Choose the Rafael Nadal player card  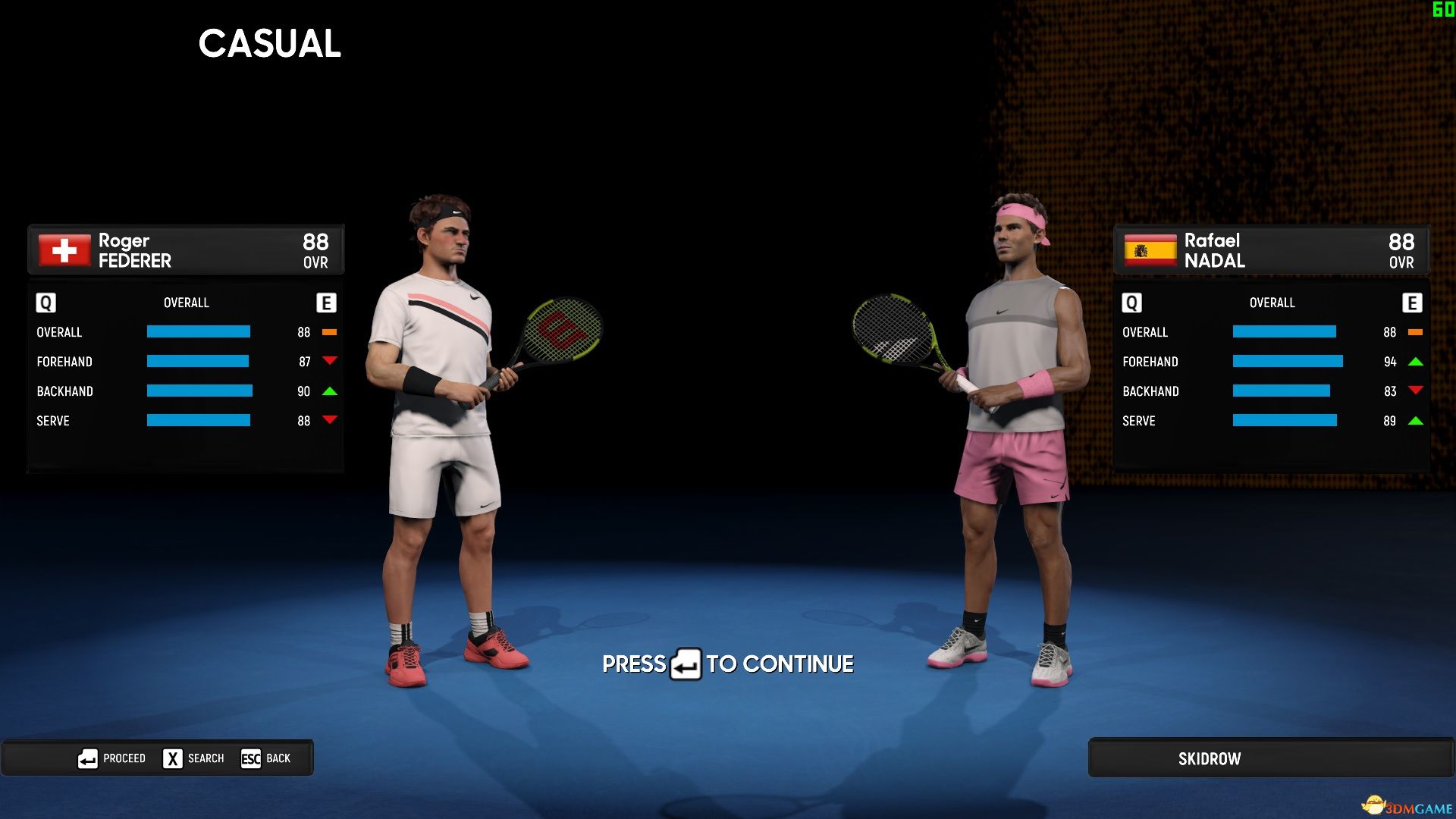tap(1271, 249)
